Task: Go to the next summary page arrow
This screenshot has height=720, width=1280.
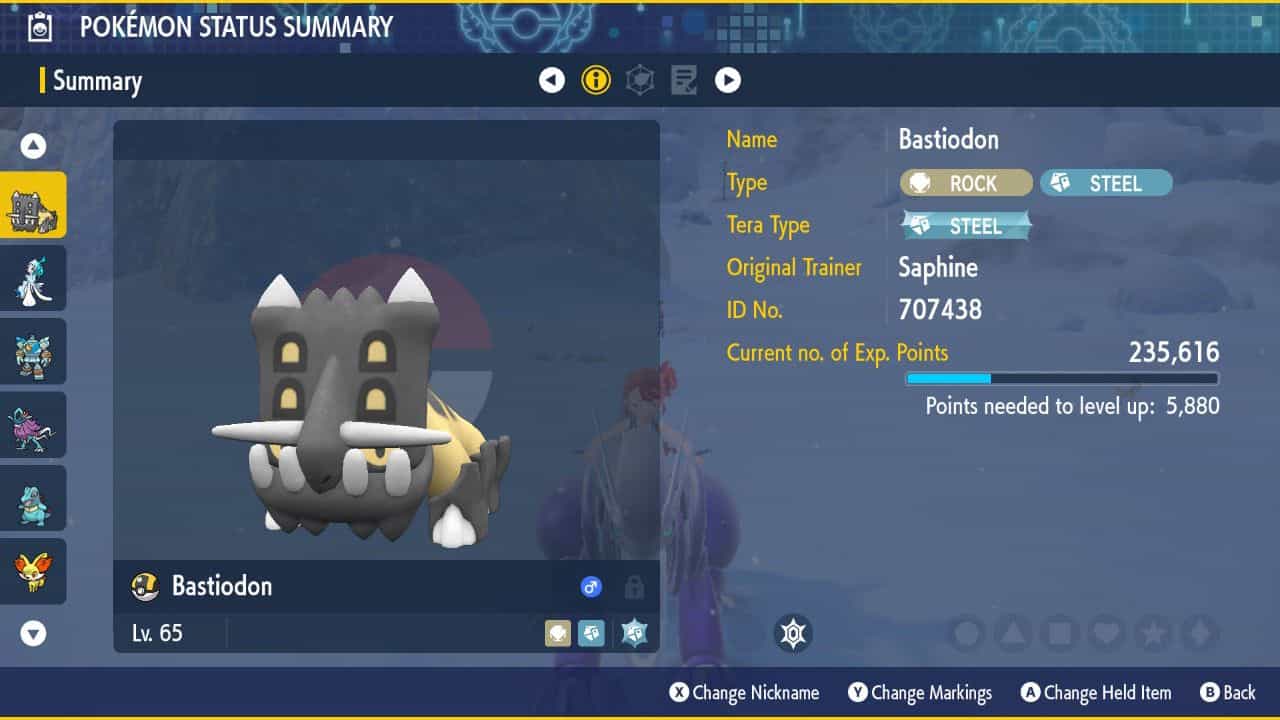Action: [x=728, y=80]
